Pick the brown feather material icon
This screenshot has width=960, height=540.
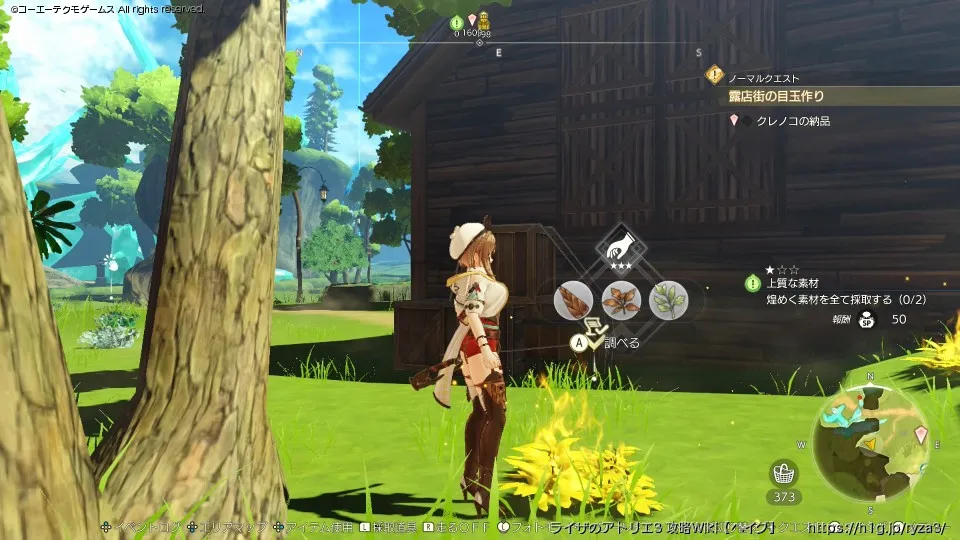click(573, 300)
